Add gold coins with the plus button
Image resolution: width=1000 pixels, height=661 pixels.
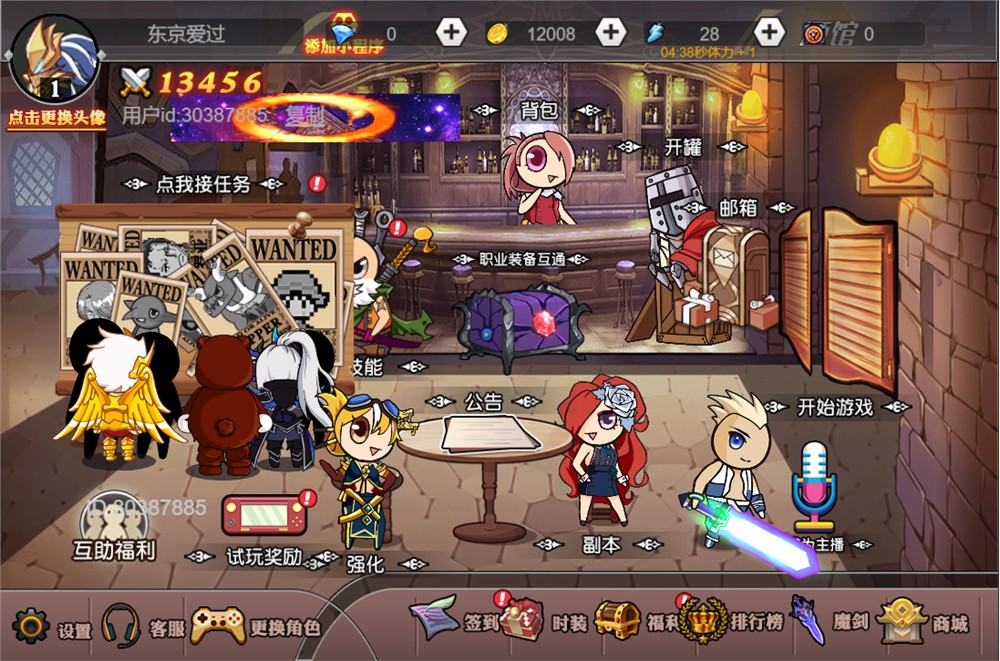tap(610, 33)
